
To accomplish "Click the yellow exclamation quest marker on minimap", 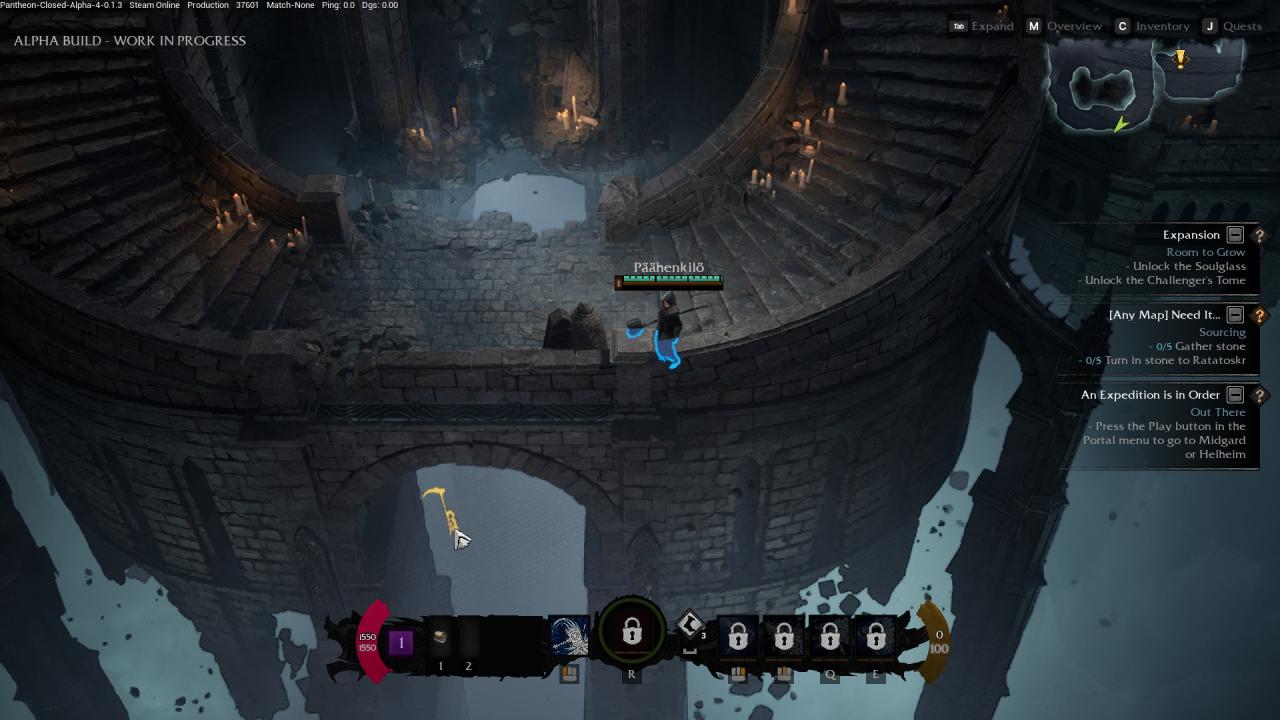I will point(1180,60).
